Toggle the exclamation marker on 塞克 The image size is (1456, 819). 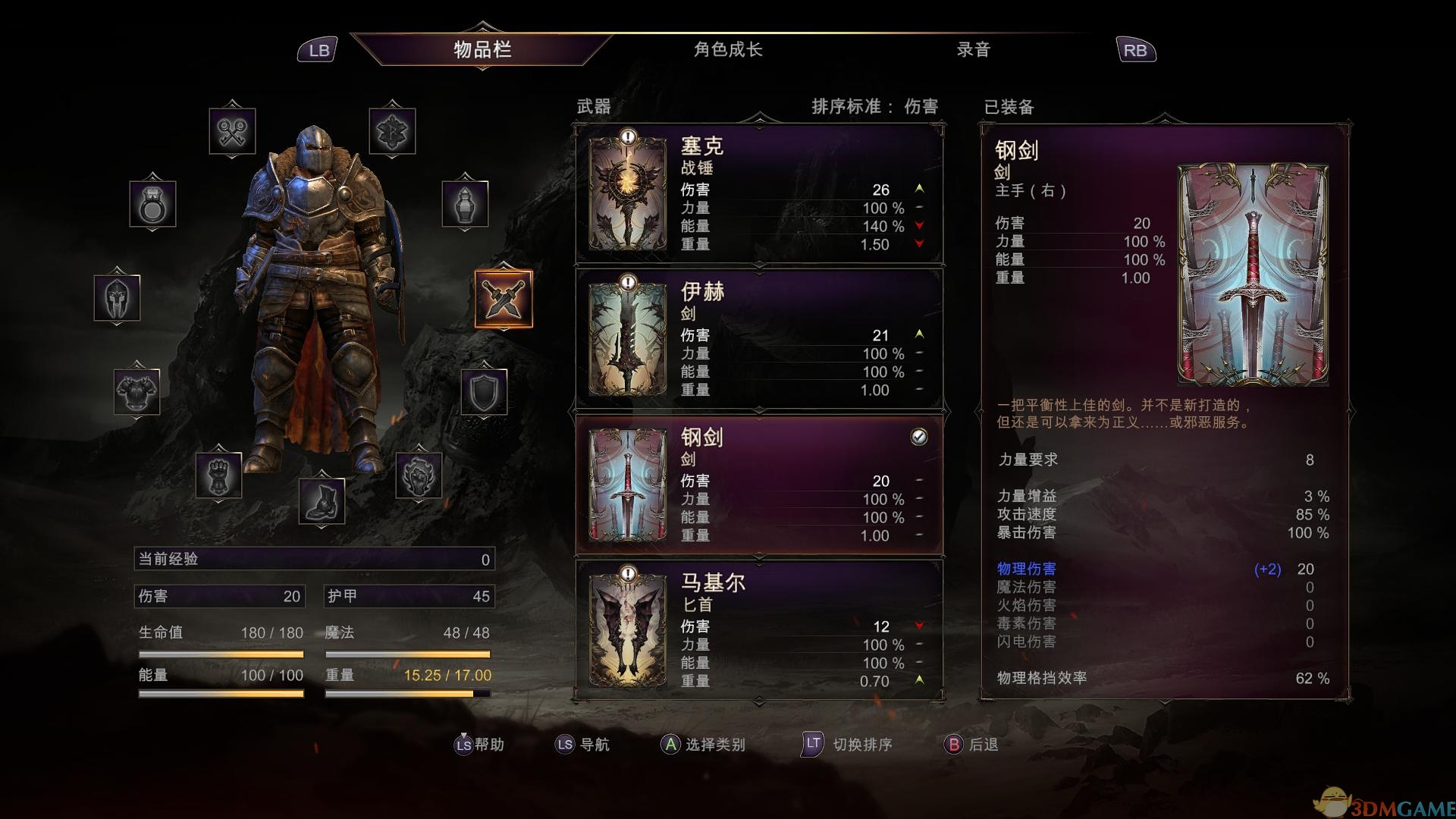coord(626,138)
